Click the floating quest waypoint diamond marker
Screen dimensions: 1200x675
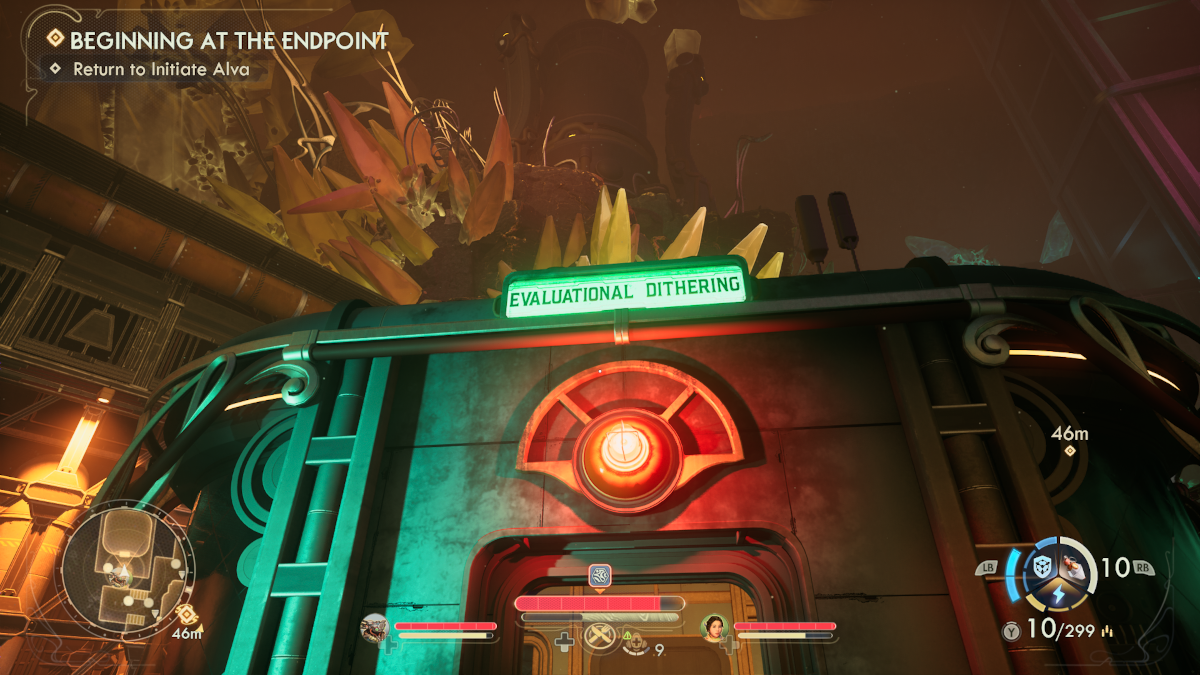1070,451
